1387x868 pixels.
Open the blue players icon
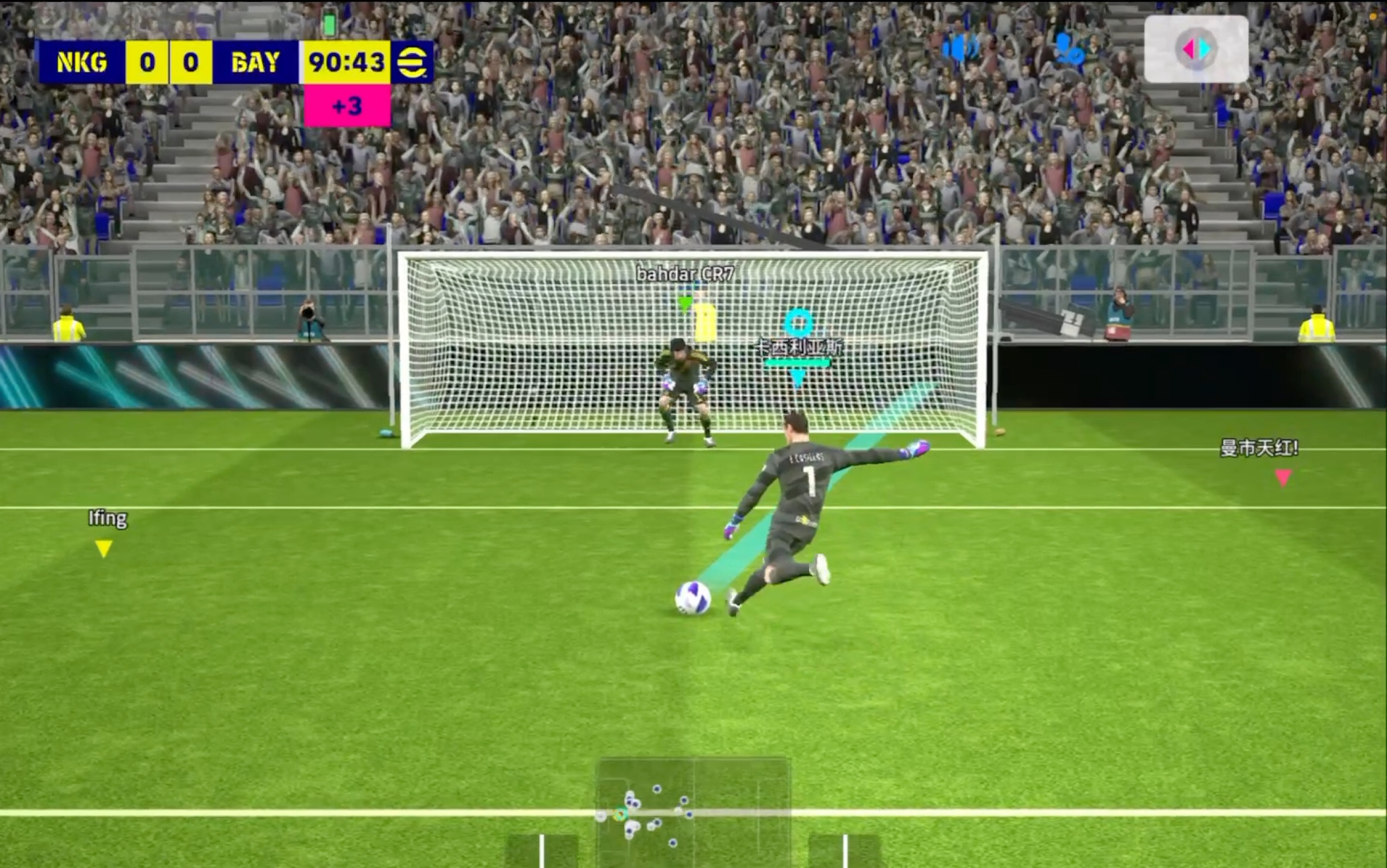click(x=1069, y=49)
